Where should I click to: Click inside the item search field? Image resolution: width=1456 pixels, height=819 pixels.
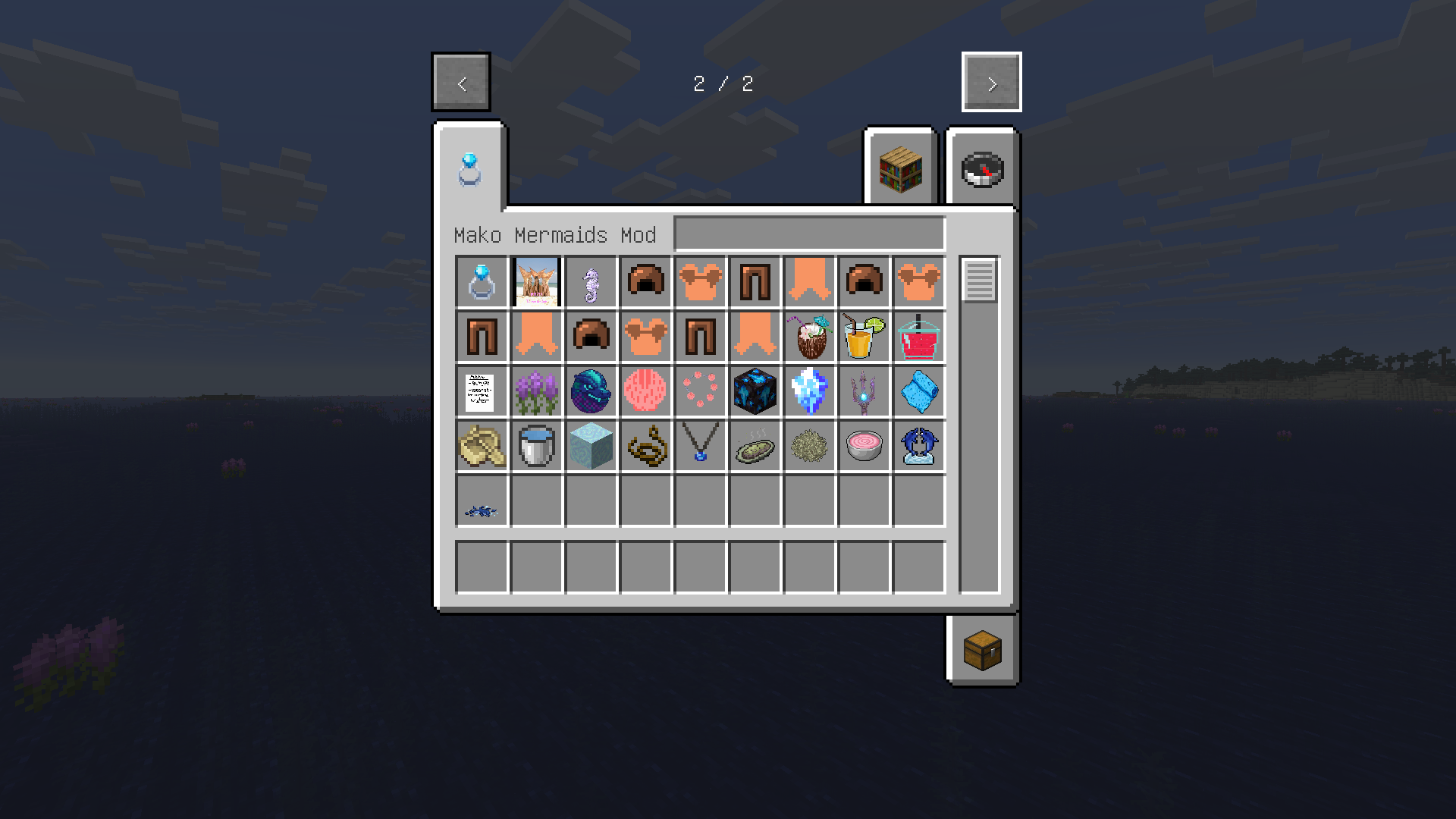pyautogui.click(x=809, y=234)
